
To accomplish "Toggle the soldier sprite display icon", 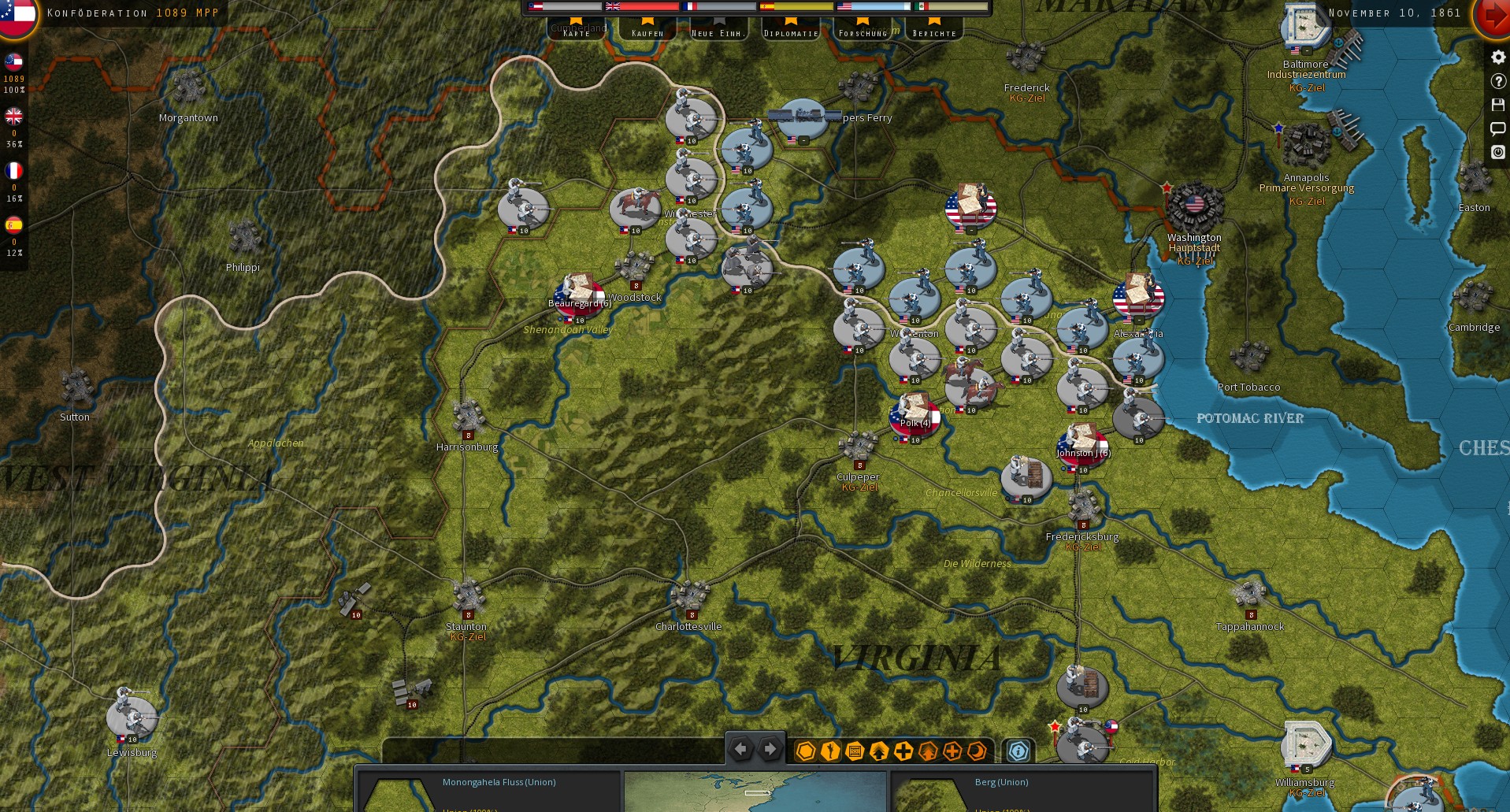I will (829, 752).
